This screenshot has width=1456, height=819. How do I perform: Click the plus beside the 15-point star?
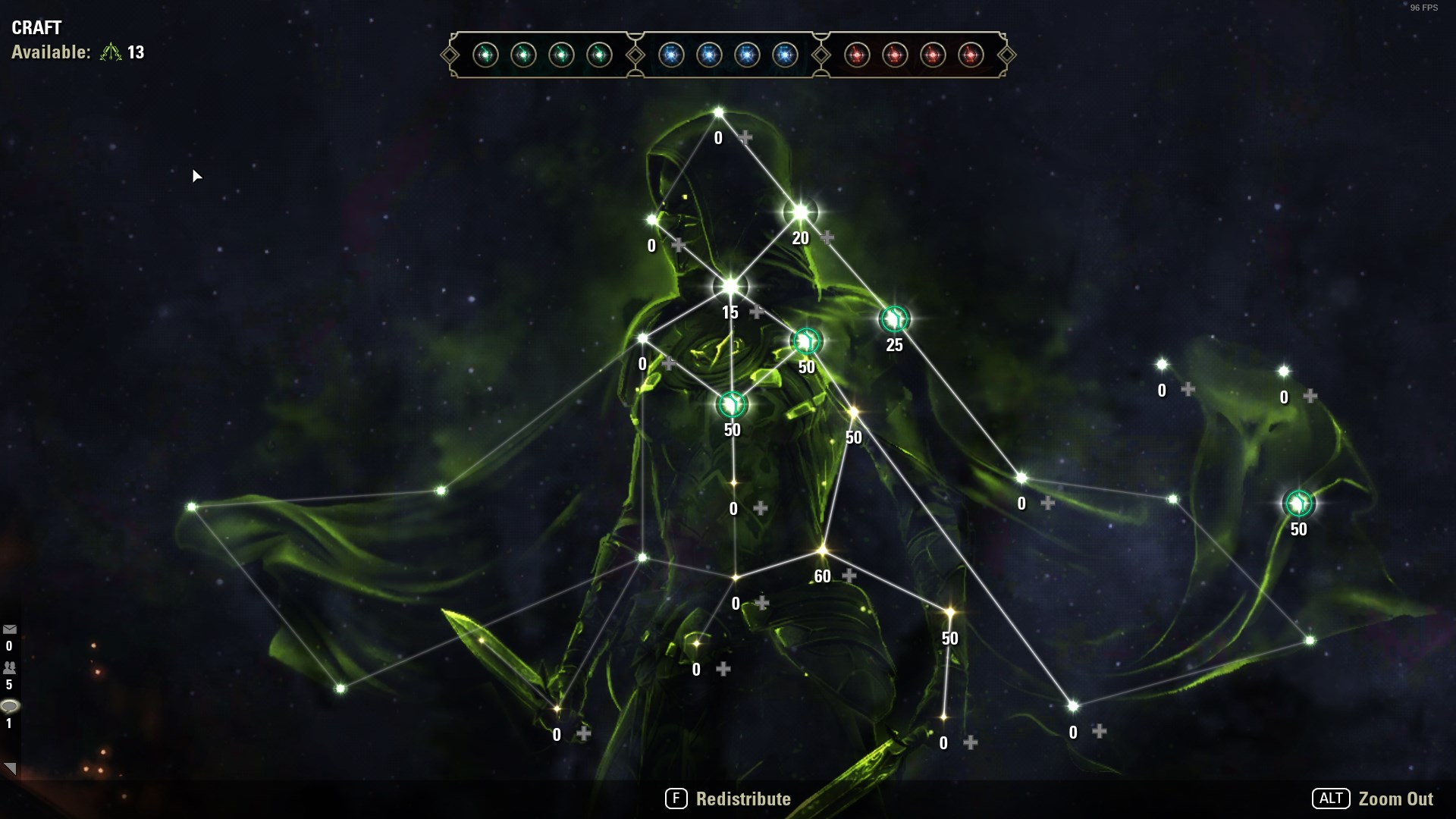pyautogui.click(x=757, y=312)
